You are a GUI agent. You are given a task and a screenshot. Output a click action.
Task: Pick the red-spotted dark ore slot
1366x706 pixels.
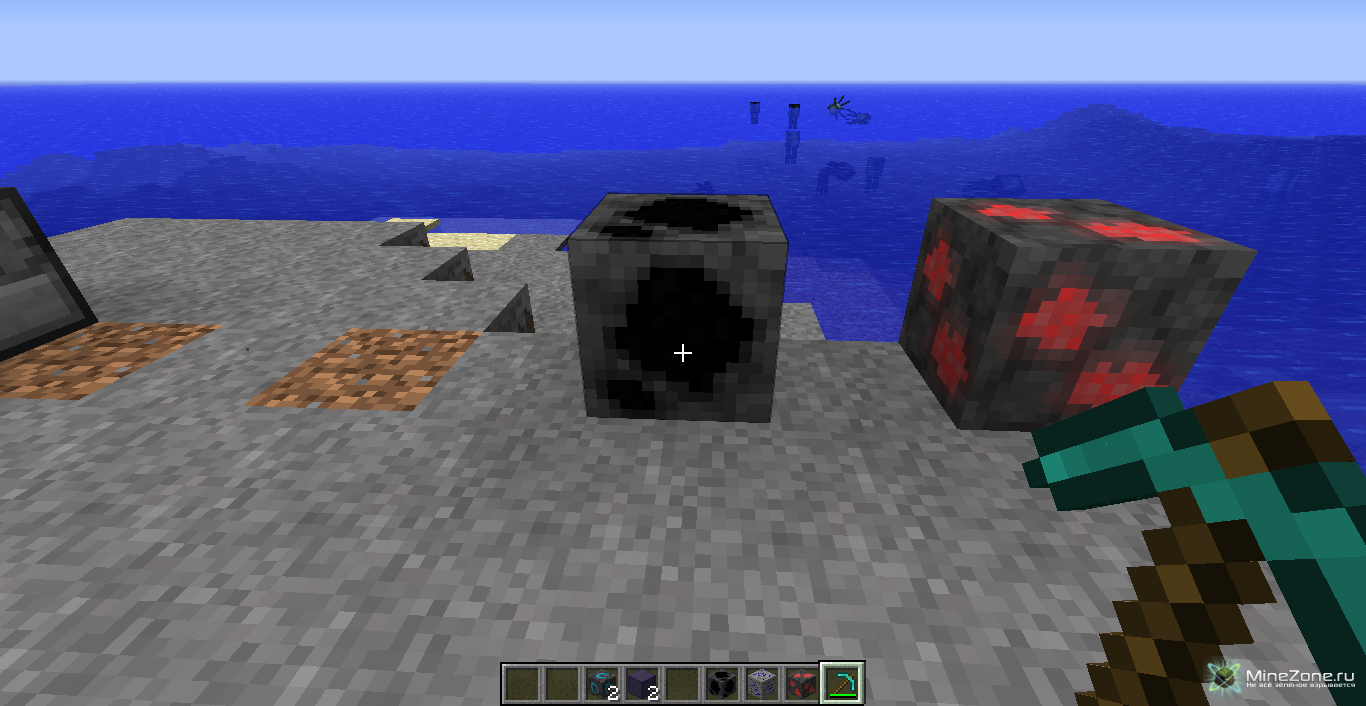coord(802,684)
